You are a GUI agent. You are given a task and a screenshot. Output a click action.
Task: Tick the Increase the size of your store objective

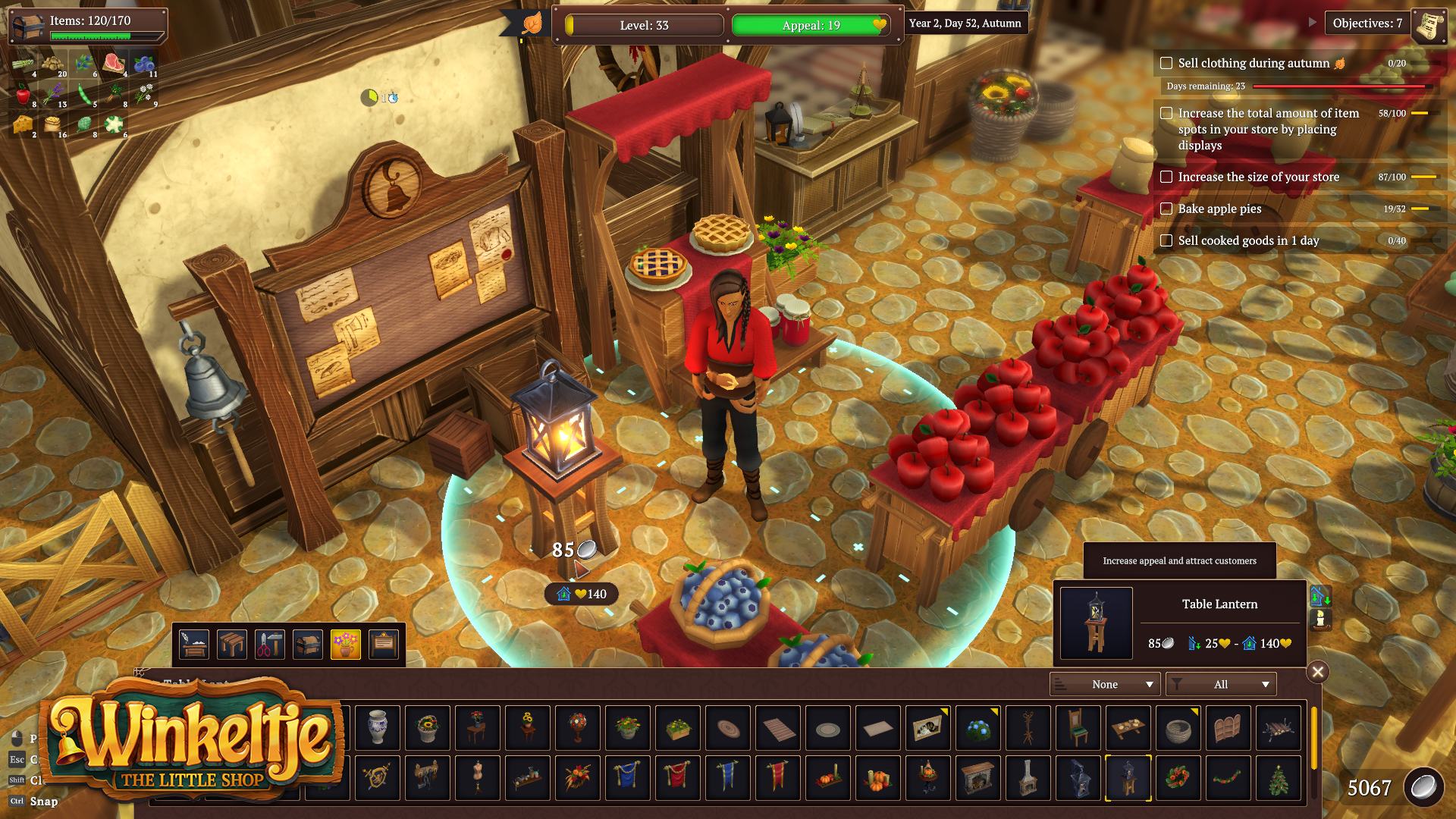pos(1167,177)
